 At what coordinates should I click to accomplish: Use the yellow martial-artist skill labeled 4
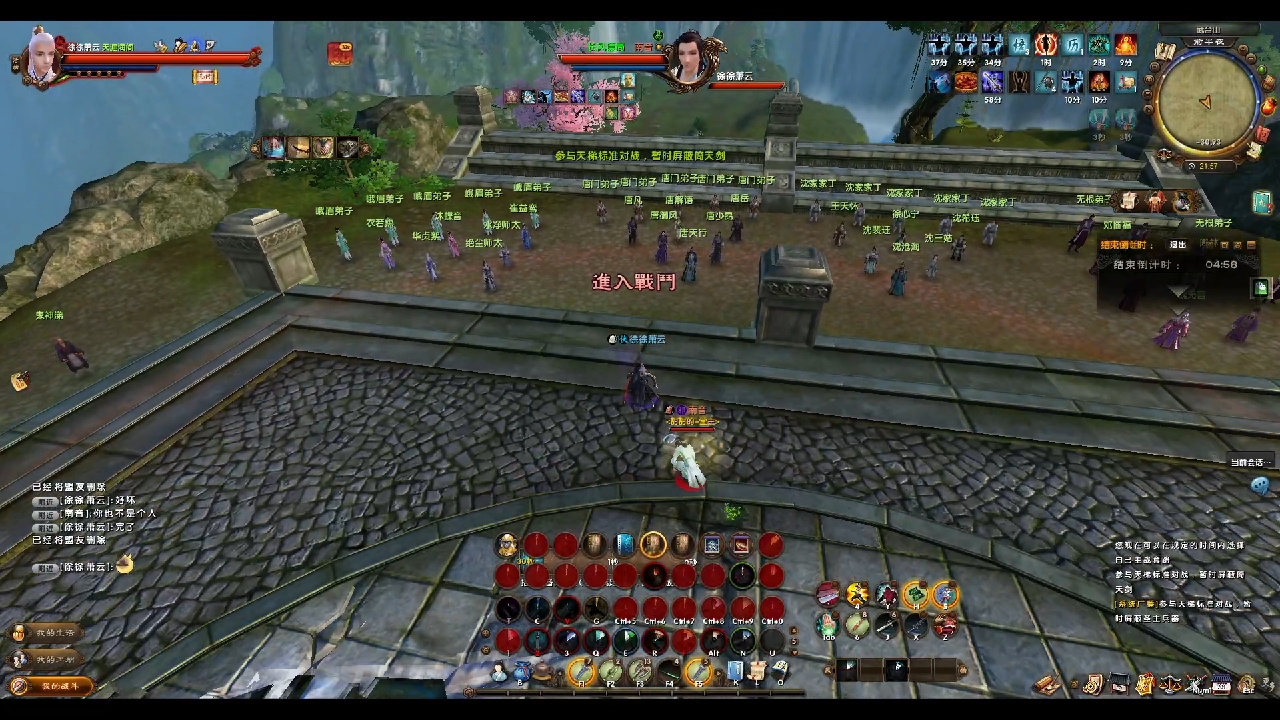click(858, 596)
